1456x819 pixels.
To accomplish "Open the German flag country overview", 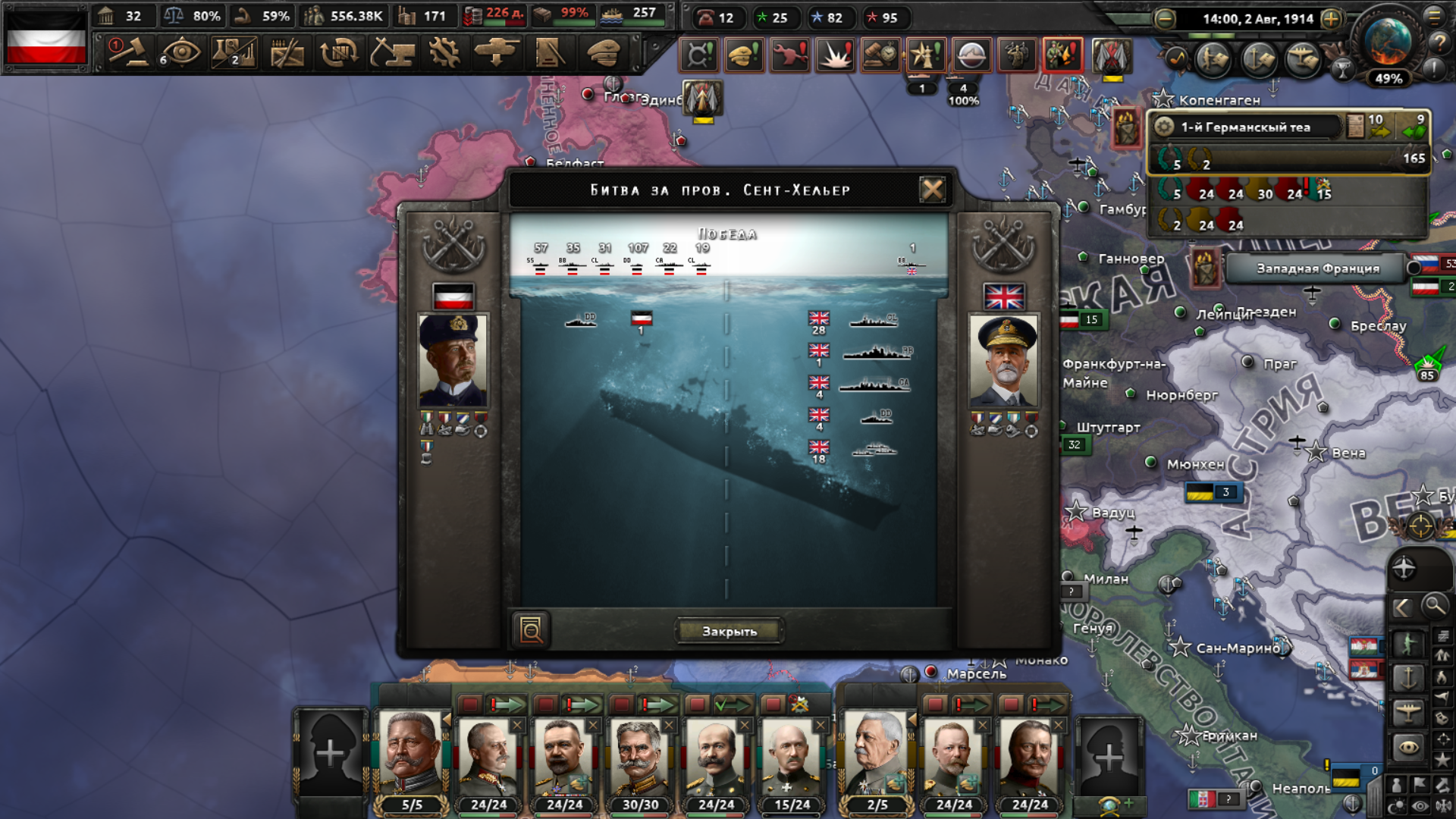I will click(x=46, y=38).
